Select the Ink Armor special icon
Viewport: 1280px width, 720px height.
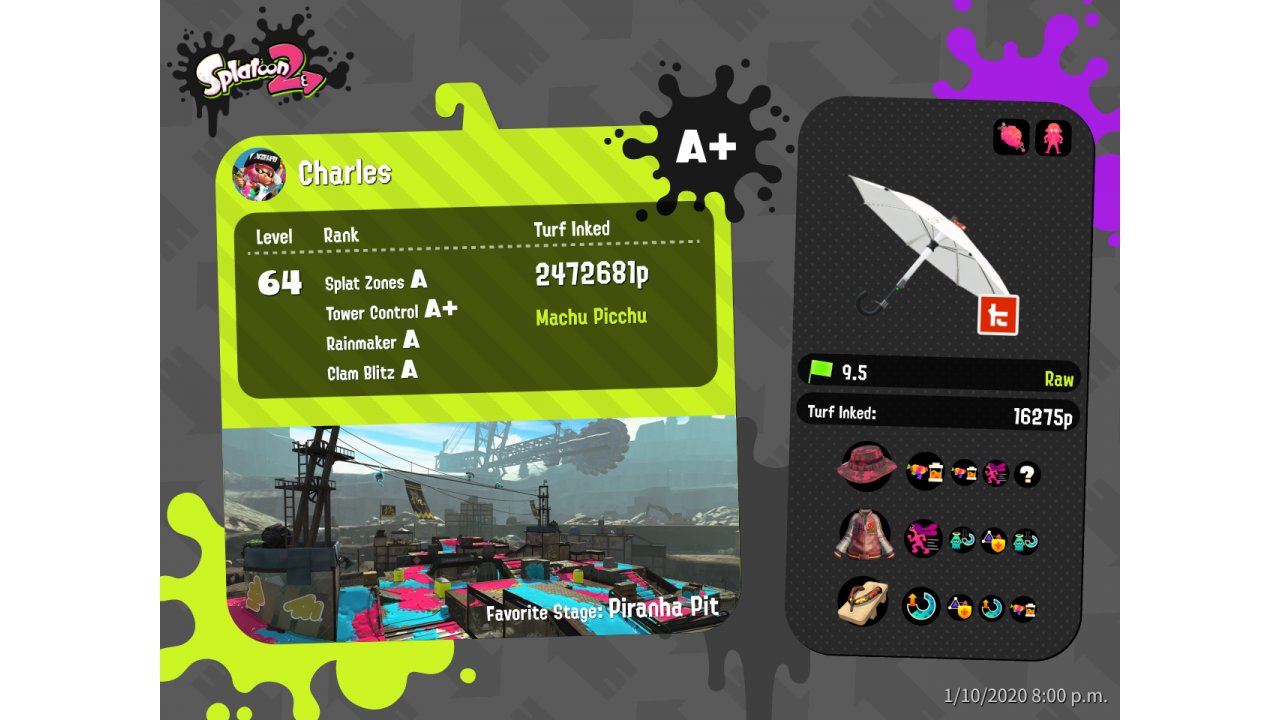coord(1053,137)
